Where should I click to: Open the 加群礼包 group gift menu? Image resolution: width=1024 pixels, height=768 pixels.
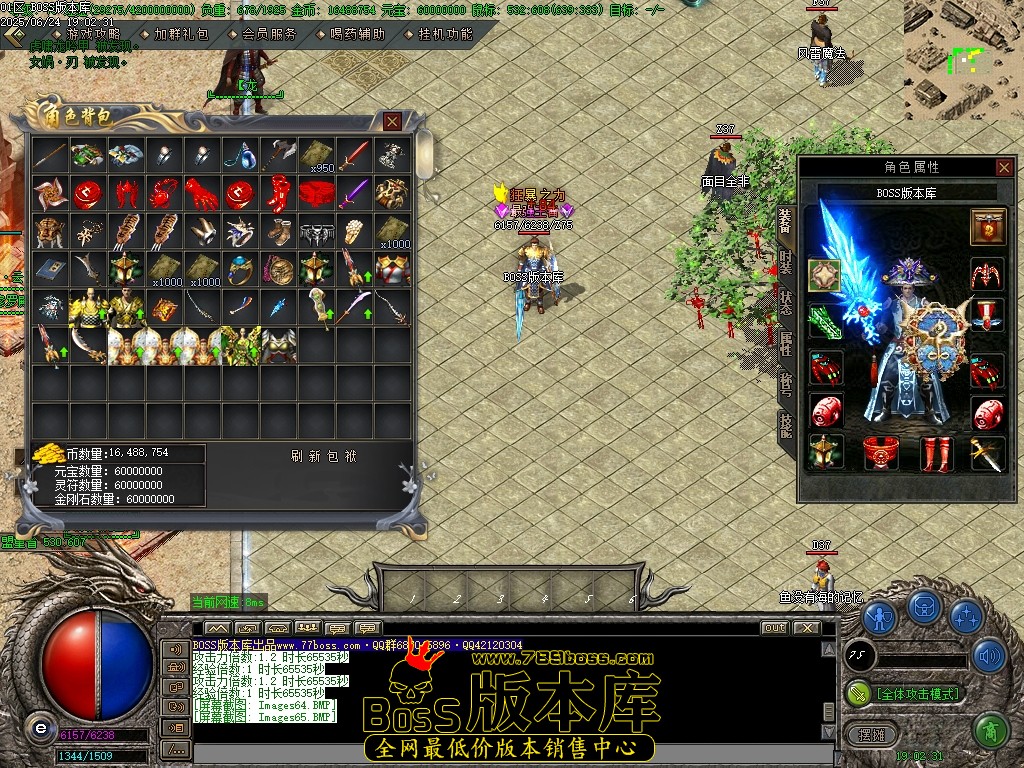point(181,34)
